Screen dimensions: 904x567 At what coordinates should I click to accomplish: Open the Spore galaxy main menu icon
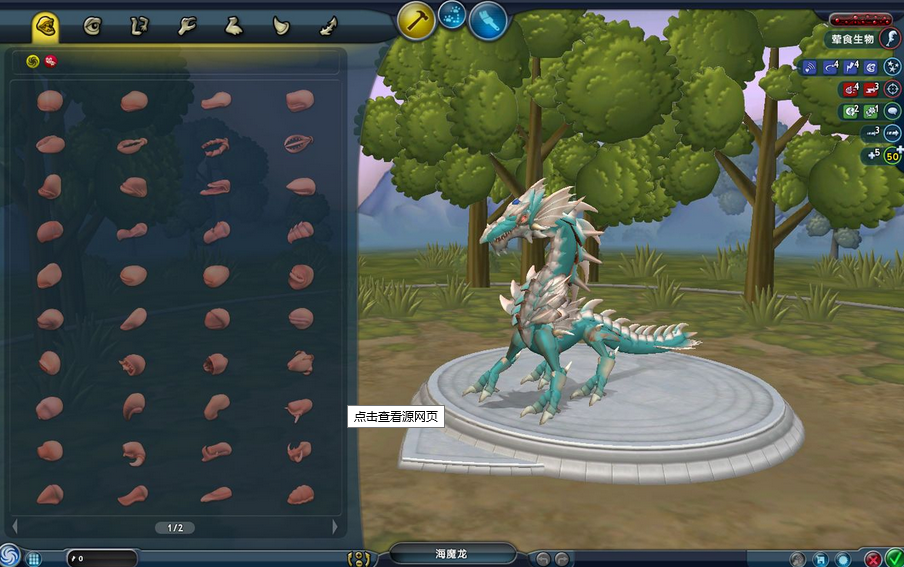(x=9, y=555)
